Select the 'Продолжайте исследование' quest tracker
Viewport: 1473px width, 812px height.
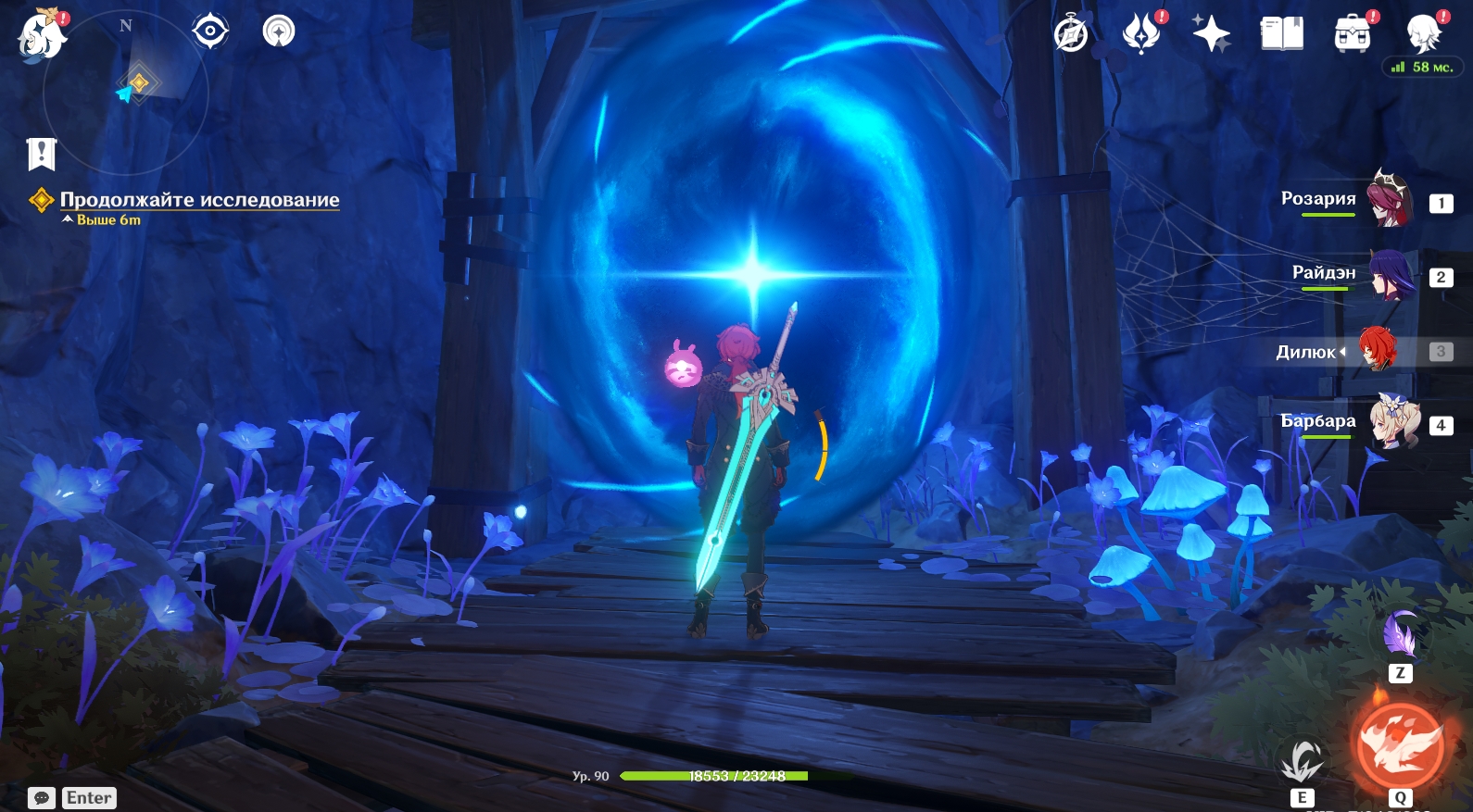pos(199,200)
